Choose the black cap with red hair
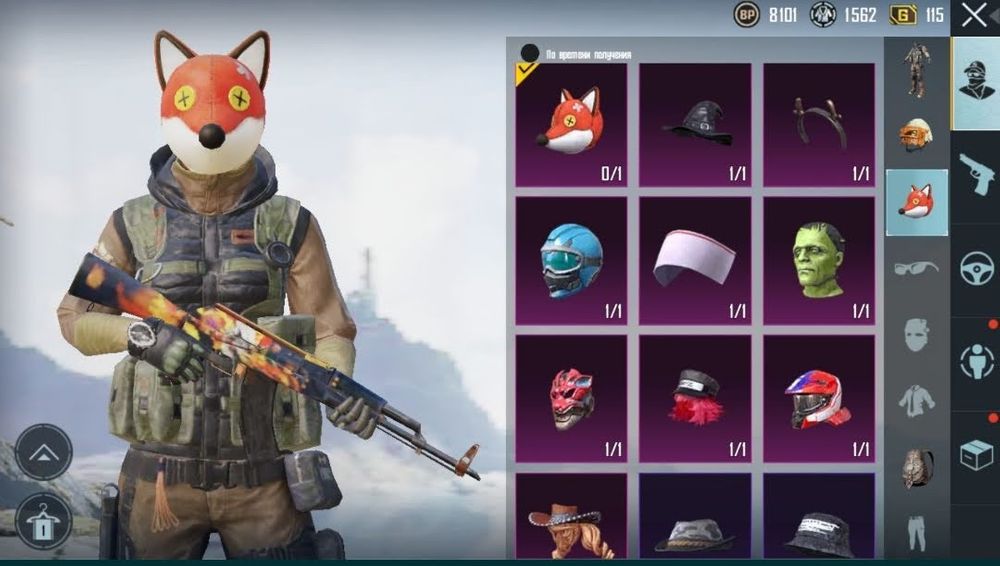Viewport: 1000px width, 566px height. pos(695,398)
